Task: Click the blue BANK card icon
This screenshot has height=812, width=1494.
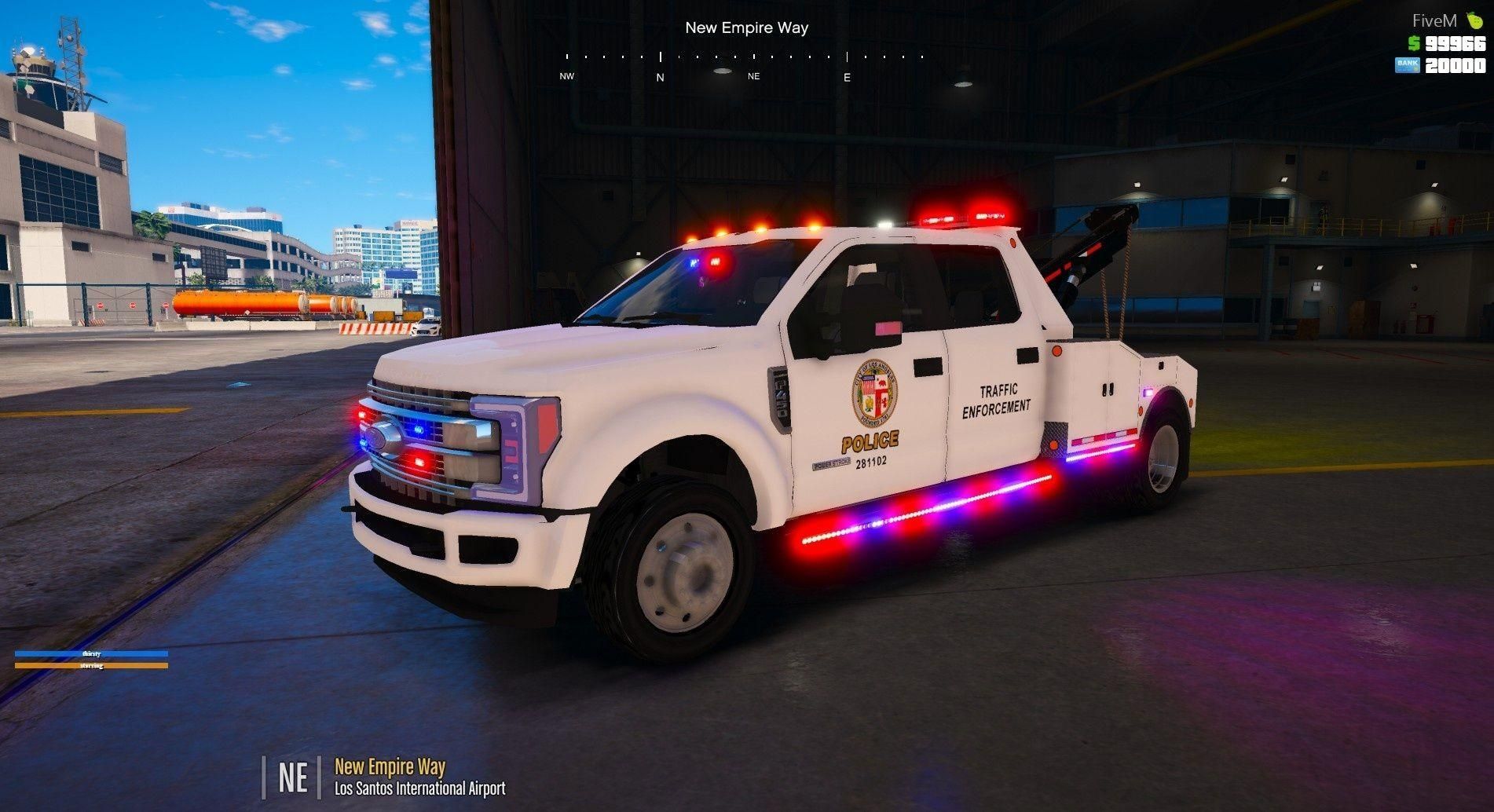Action: tap(1407, 65)
